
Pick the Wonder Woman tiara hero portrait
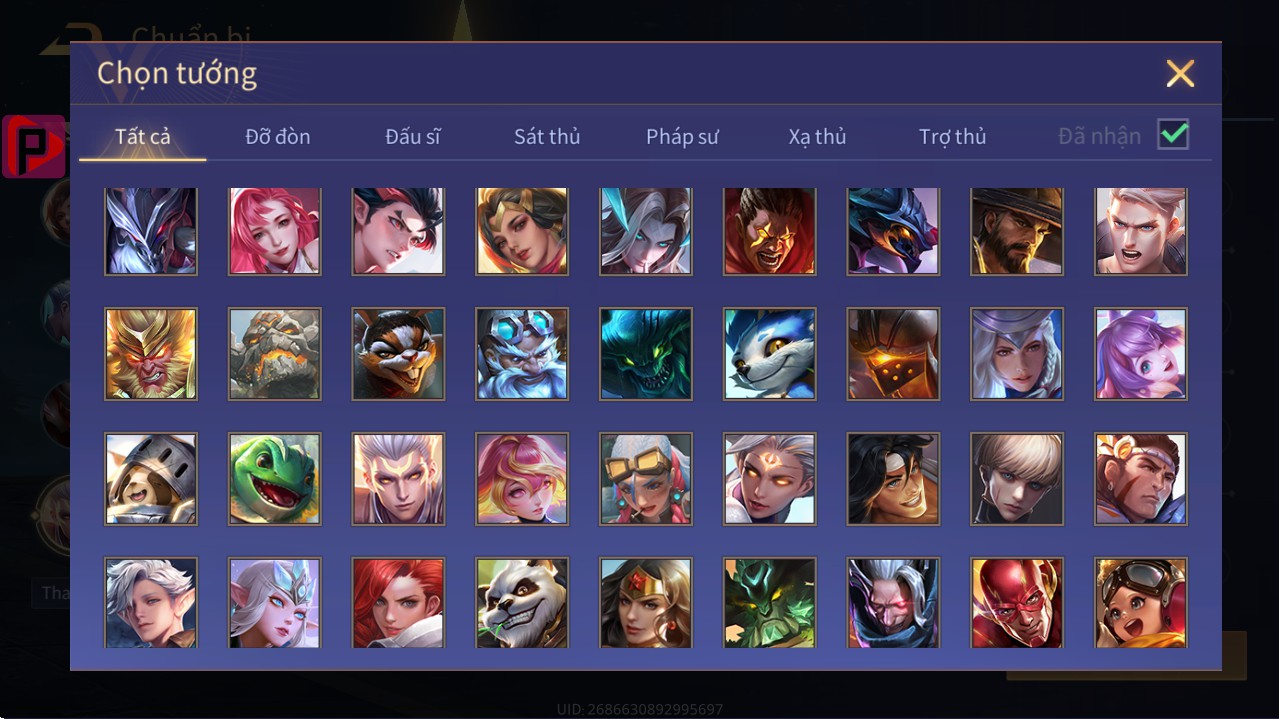pos(646,603)
